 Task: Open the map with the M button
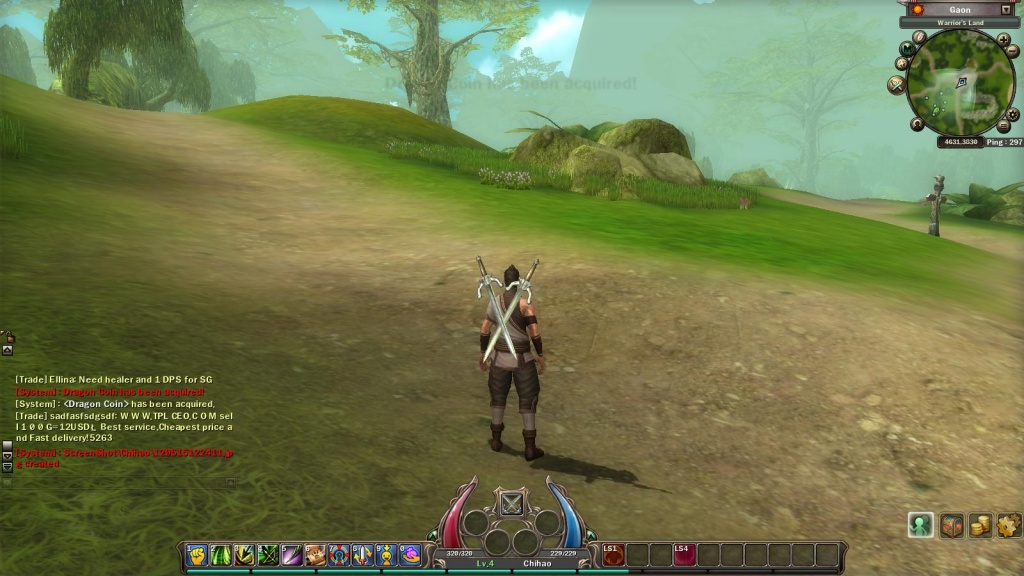click(x=908, y=47)
